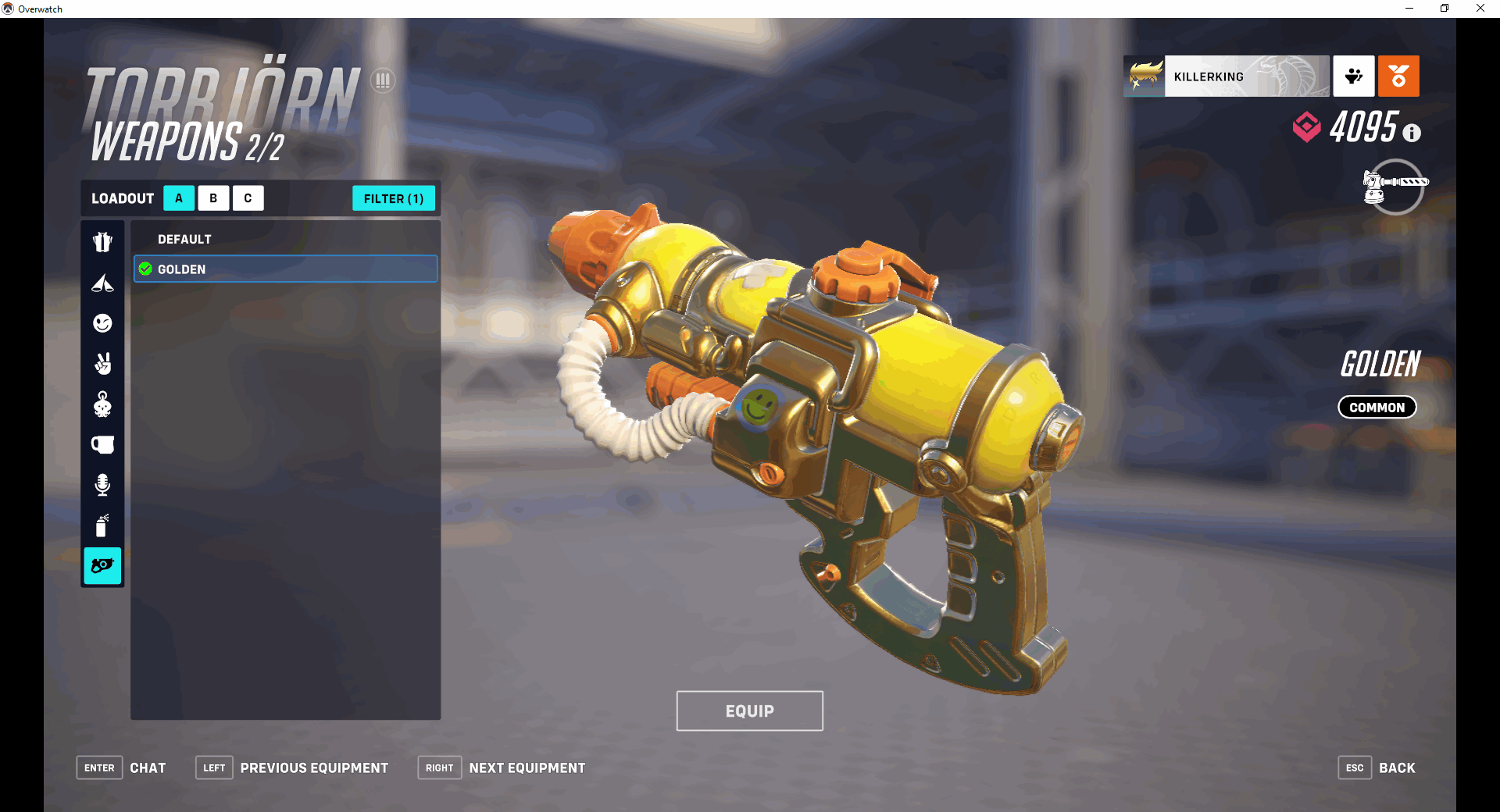Switch to loadout C

(248, 198)
